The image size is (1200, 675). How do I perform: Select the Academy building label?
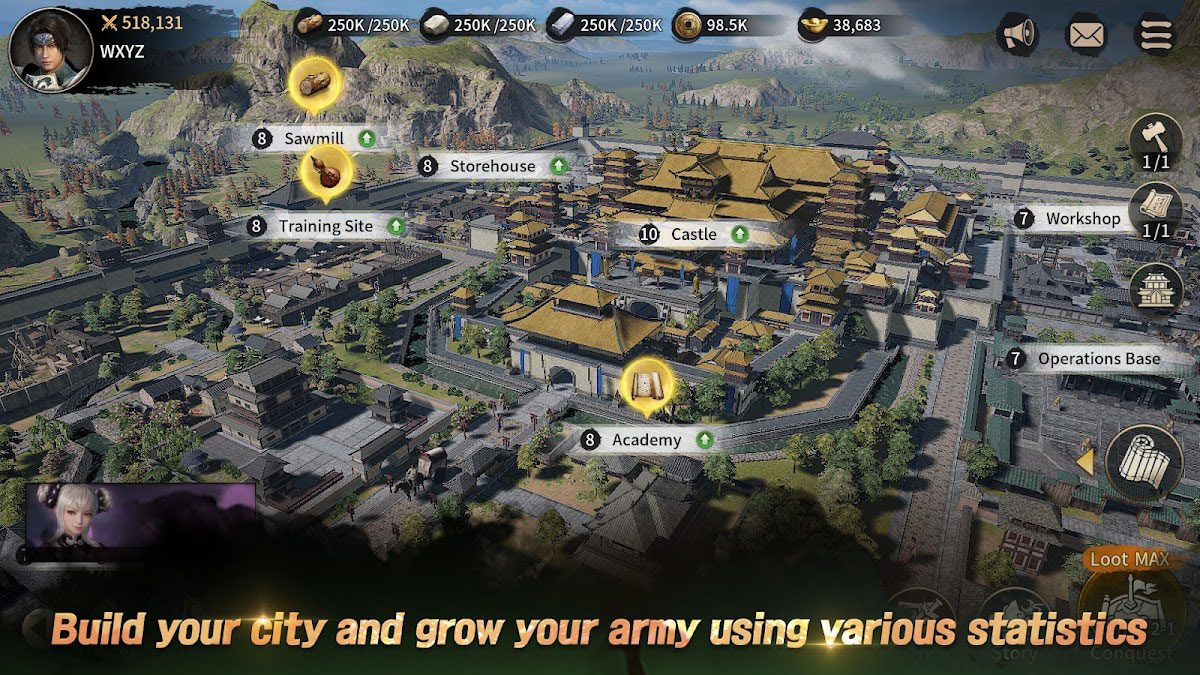tap(647, 440)
